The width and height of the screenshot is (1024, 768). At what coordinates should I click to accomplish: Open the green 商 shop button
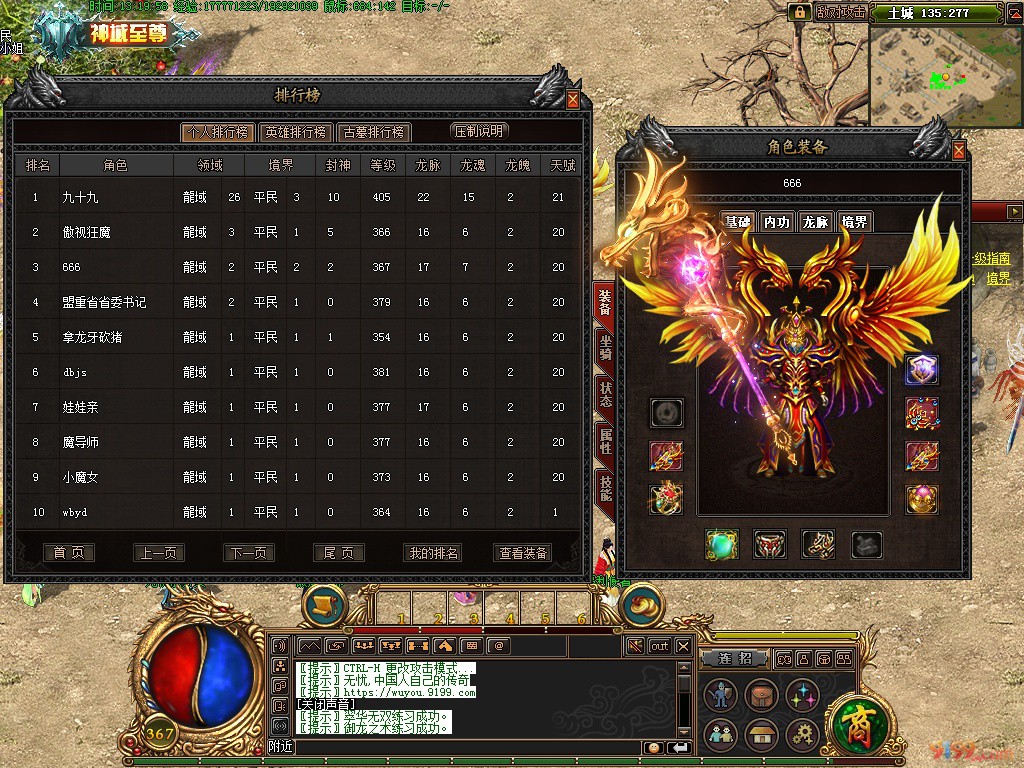pos(855,719)
